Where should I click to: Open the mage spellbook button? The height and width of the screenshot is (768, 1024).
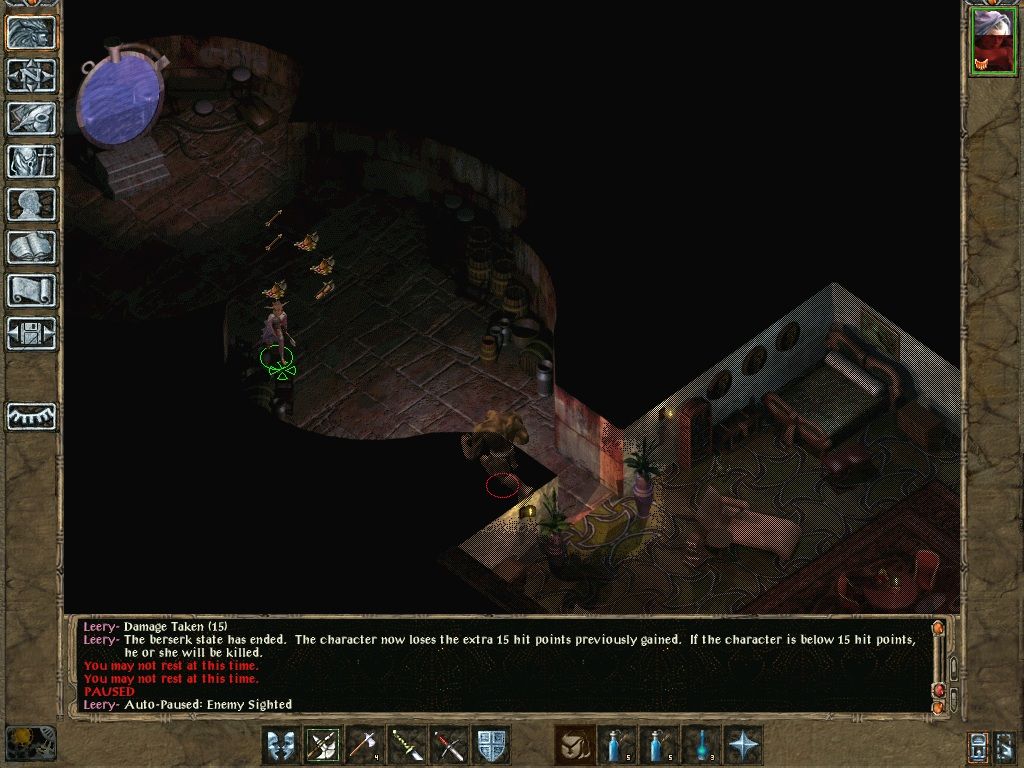click(32, 247)
